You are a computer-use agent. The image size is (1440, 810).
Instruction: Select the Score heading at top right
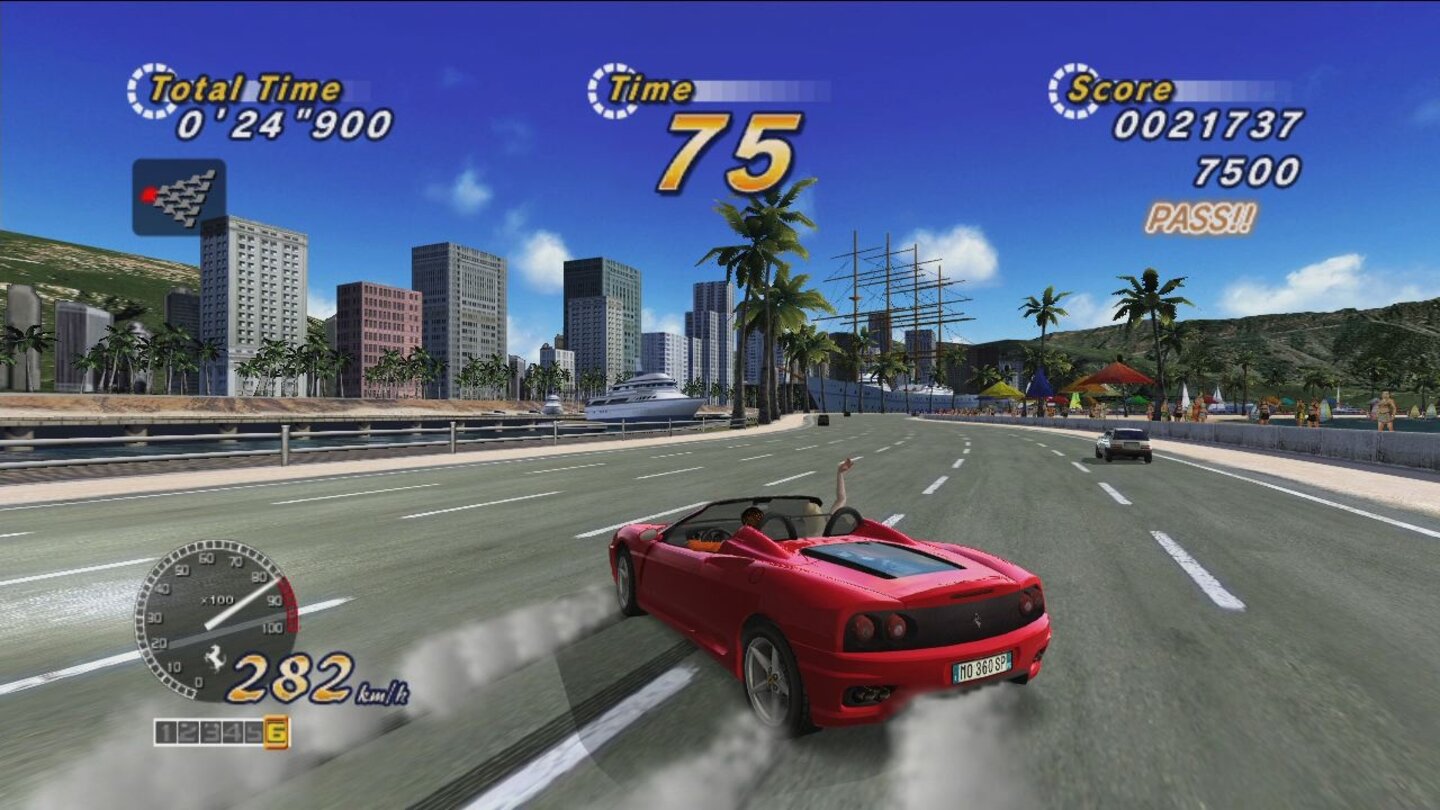click(1120, 90)
